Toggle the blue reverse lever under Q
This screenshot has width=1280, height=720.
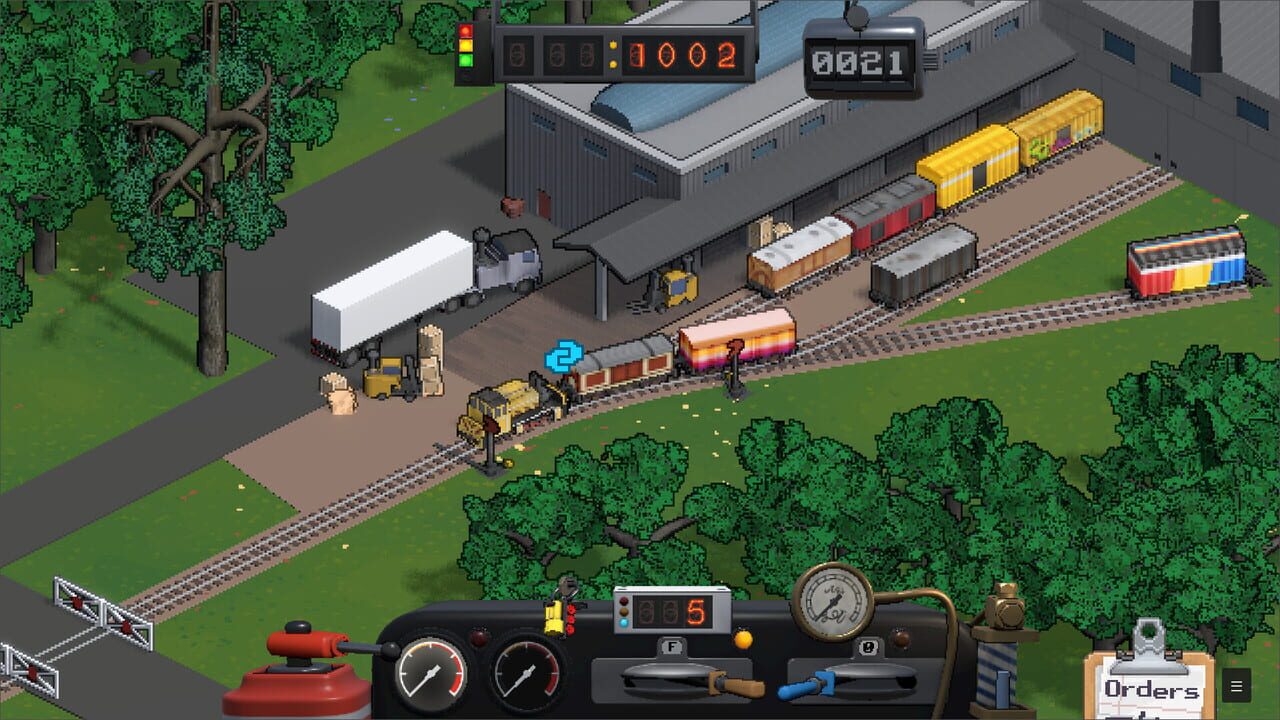800,689
